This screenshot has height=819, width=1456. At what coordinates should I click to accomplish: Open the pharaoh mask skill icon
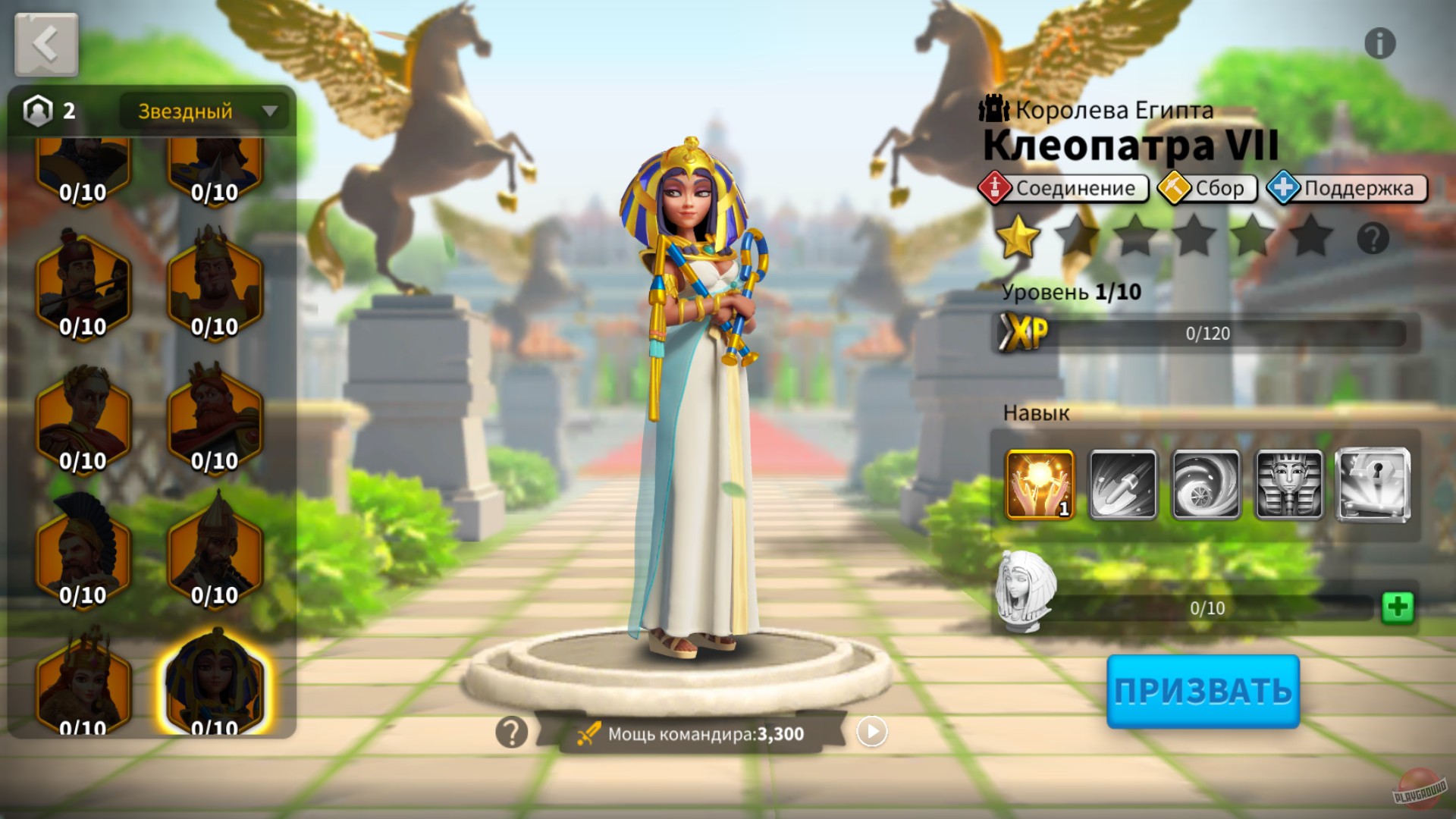1290,484
